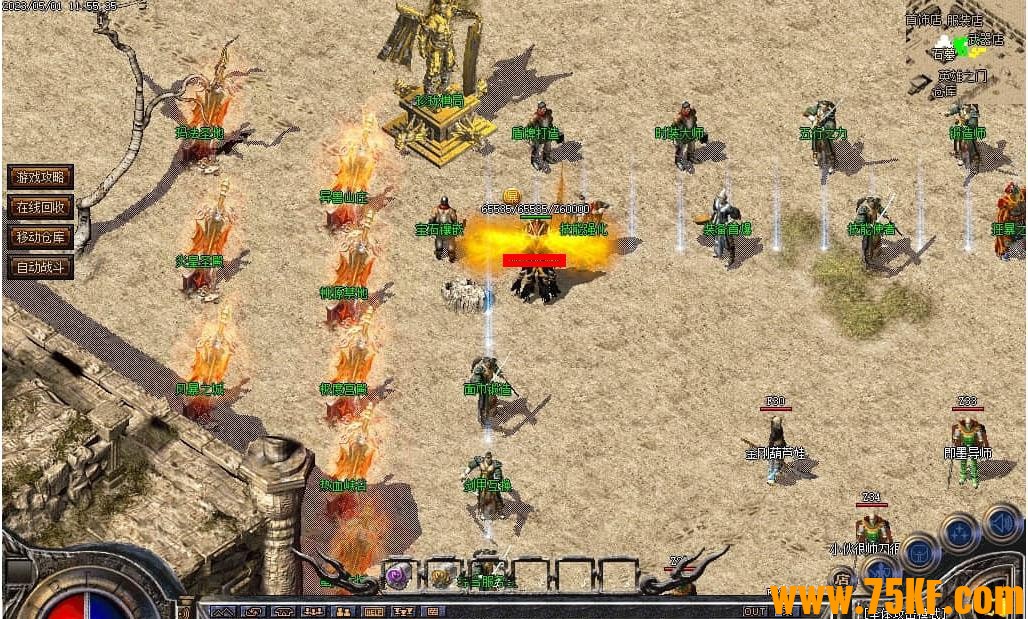The image size is (1028, 619).
Task: Toggle 自动战斗 auto battle
Action: [40, 268]
